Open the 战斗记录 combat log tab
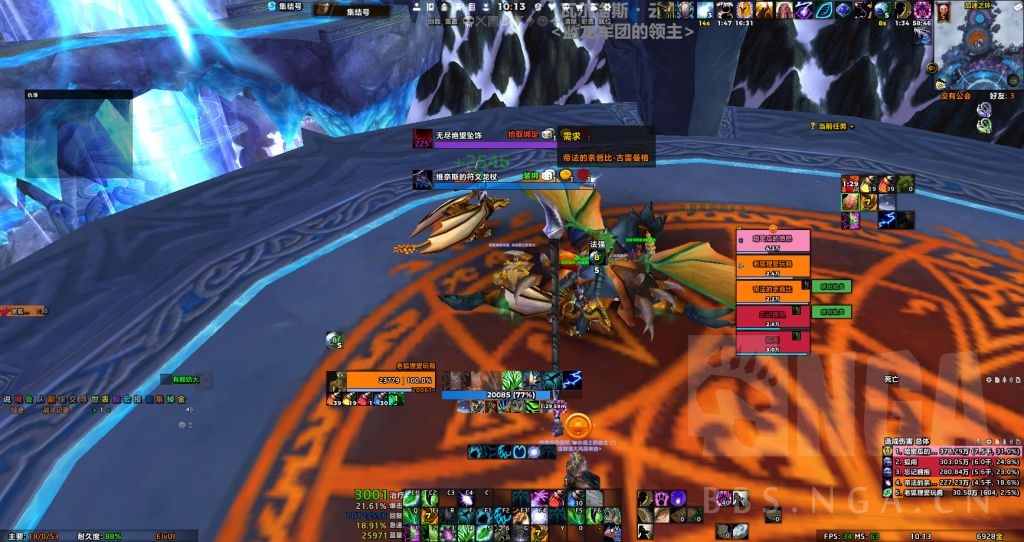 click(x=54, y=409)
